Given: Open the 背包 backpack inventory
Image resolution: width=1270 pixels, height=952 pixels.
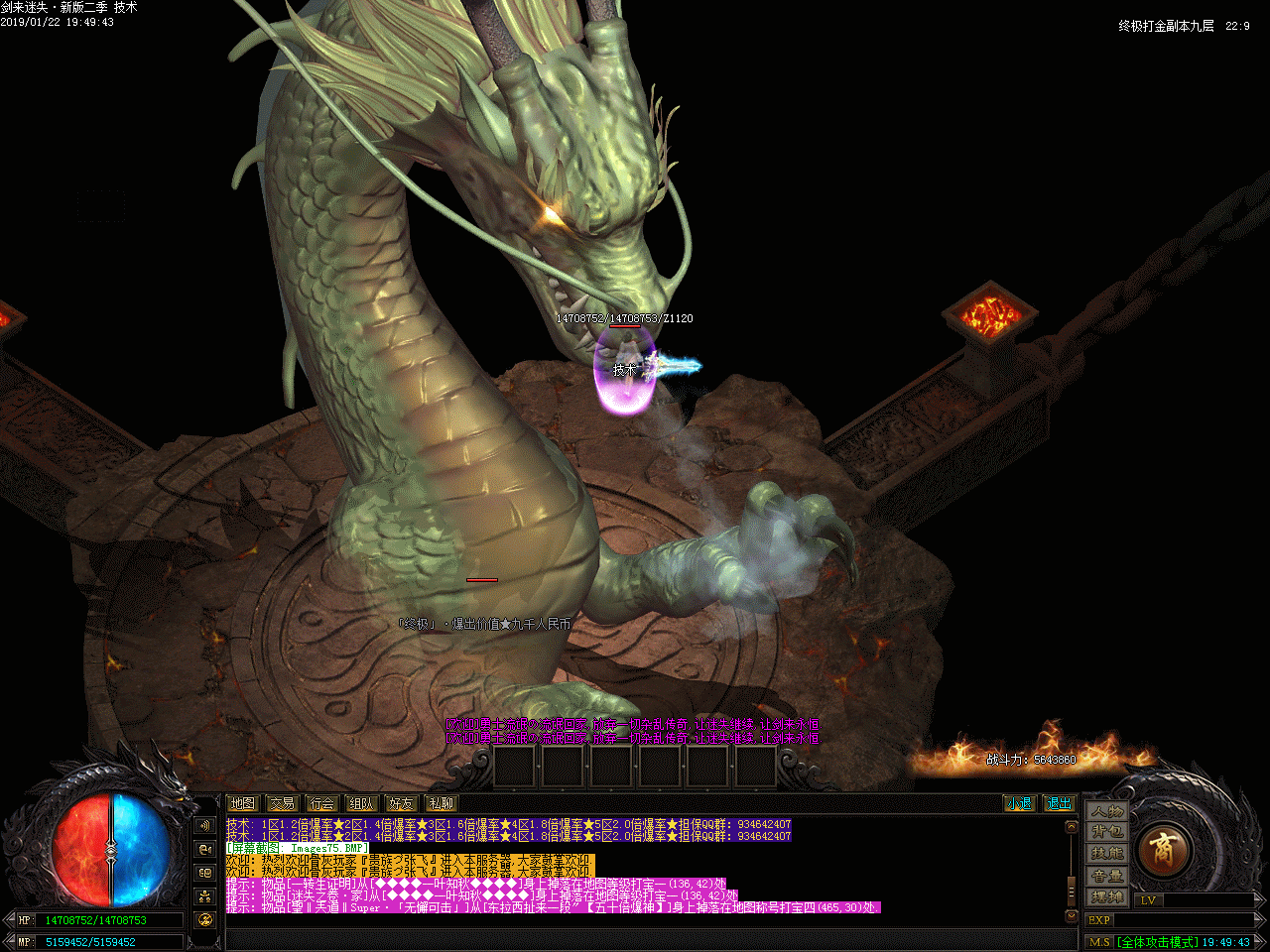Looking at the screenshot, I should (x=1107, y=832).
